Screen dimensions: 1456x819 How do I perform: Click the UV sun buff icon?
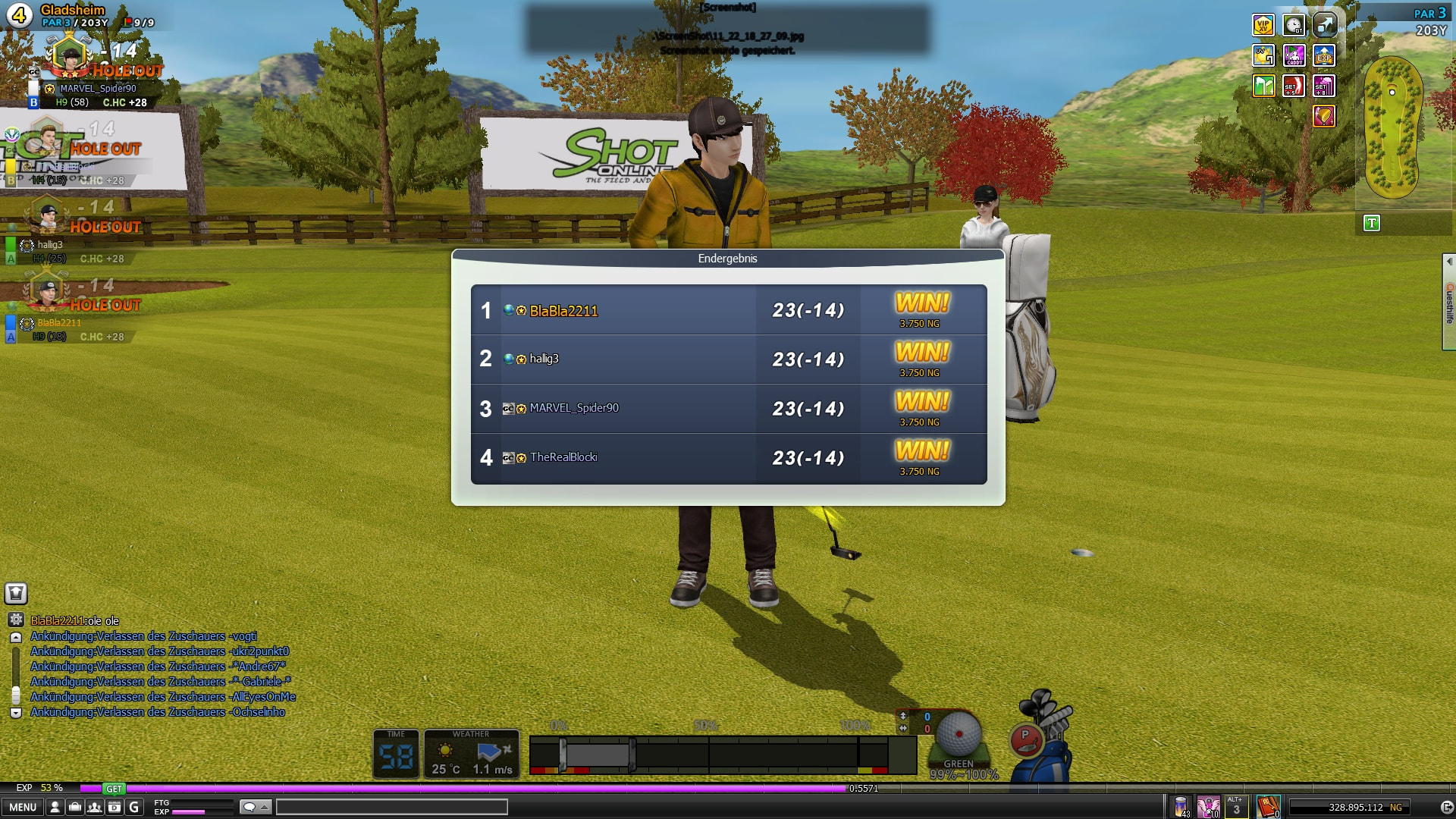1263,55
